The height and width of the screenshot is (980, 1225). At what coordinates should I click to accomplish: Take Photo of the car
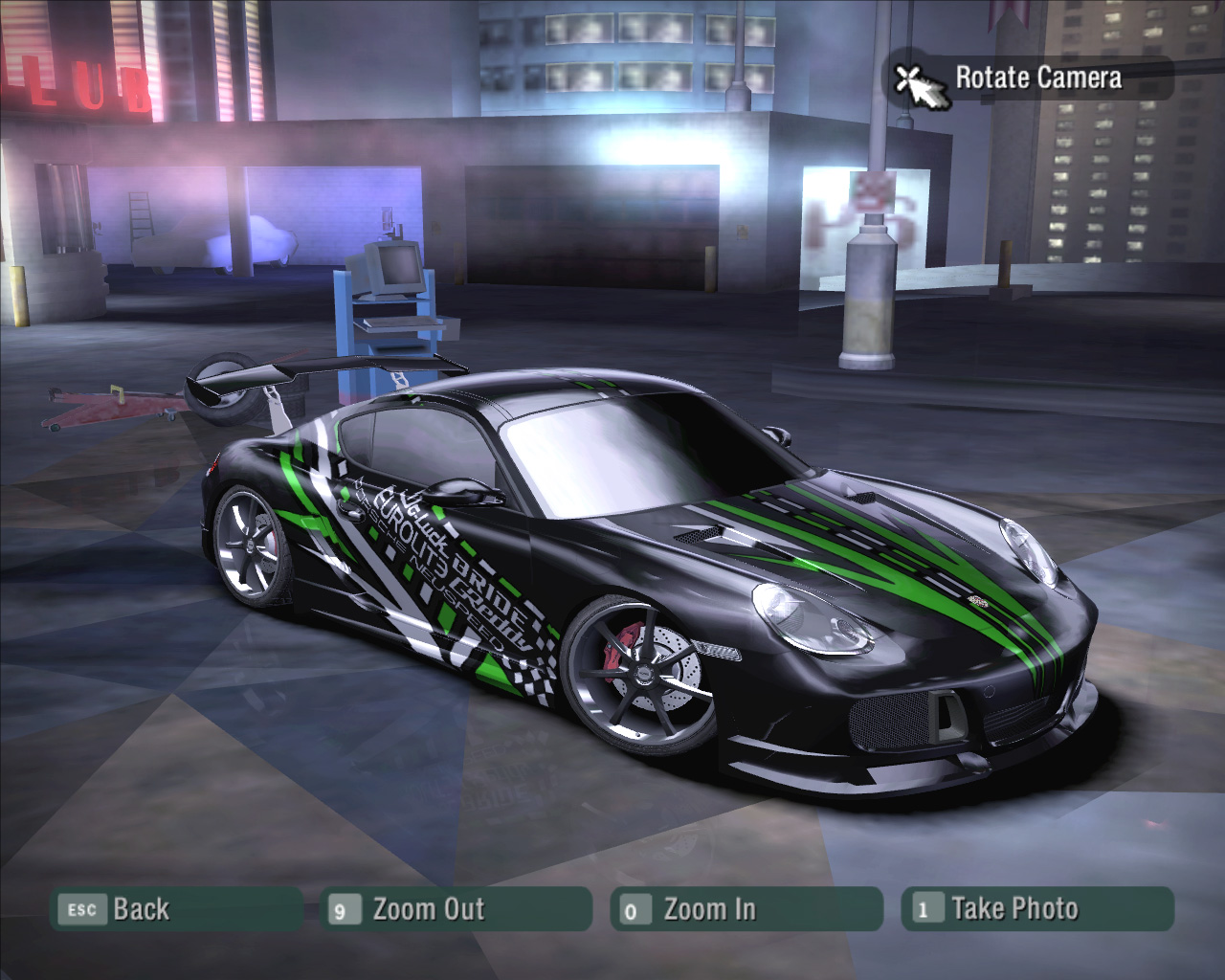1036,909
